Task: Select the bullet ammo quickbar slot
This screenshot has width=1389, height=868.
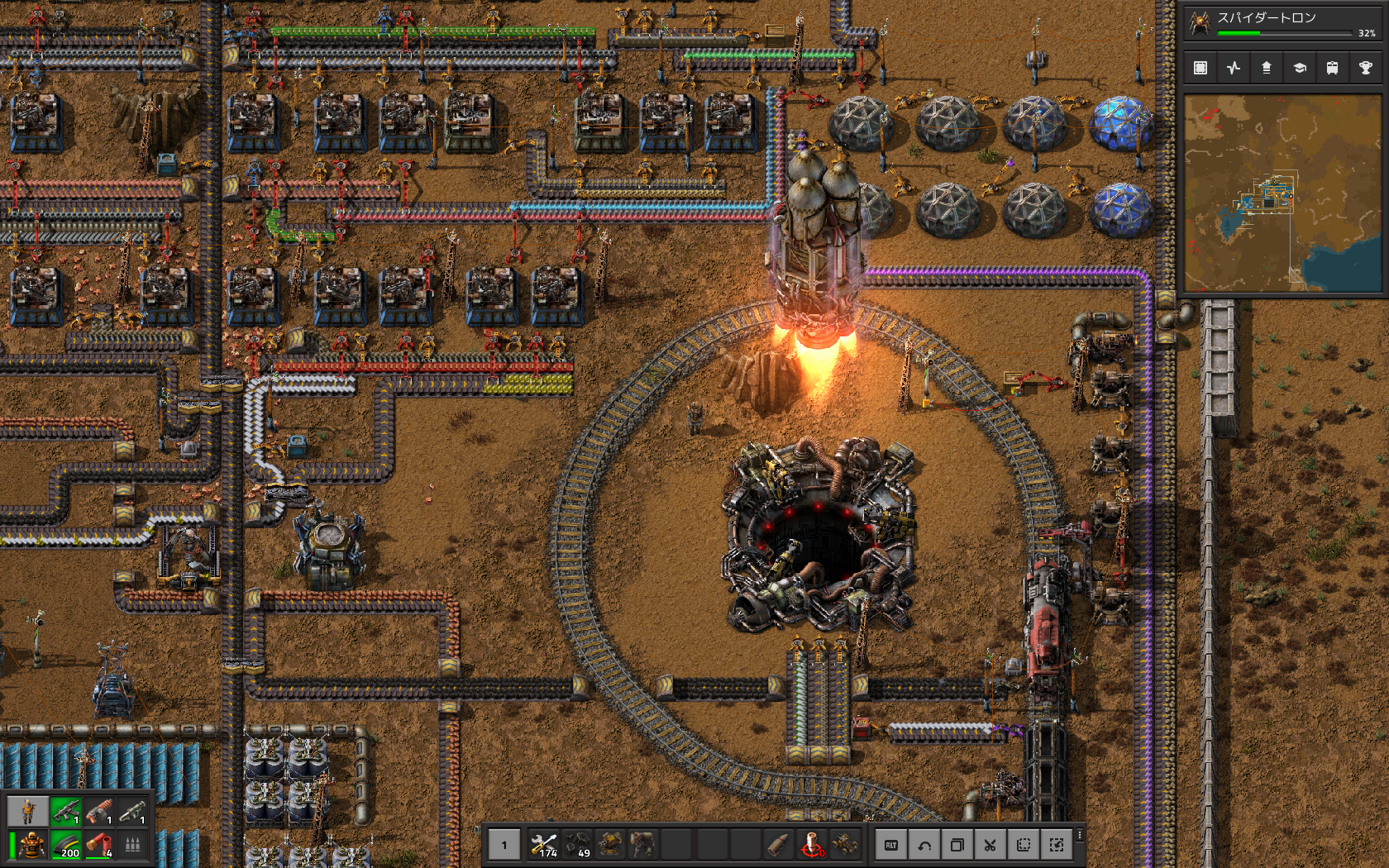Action: click(778, 844)
